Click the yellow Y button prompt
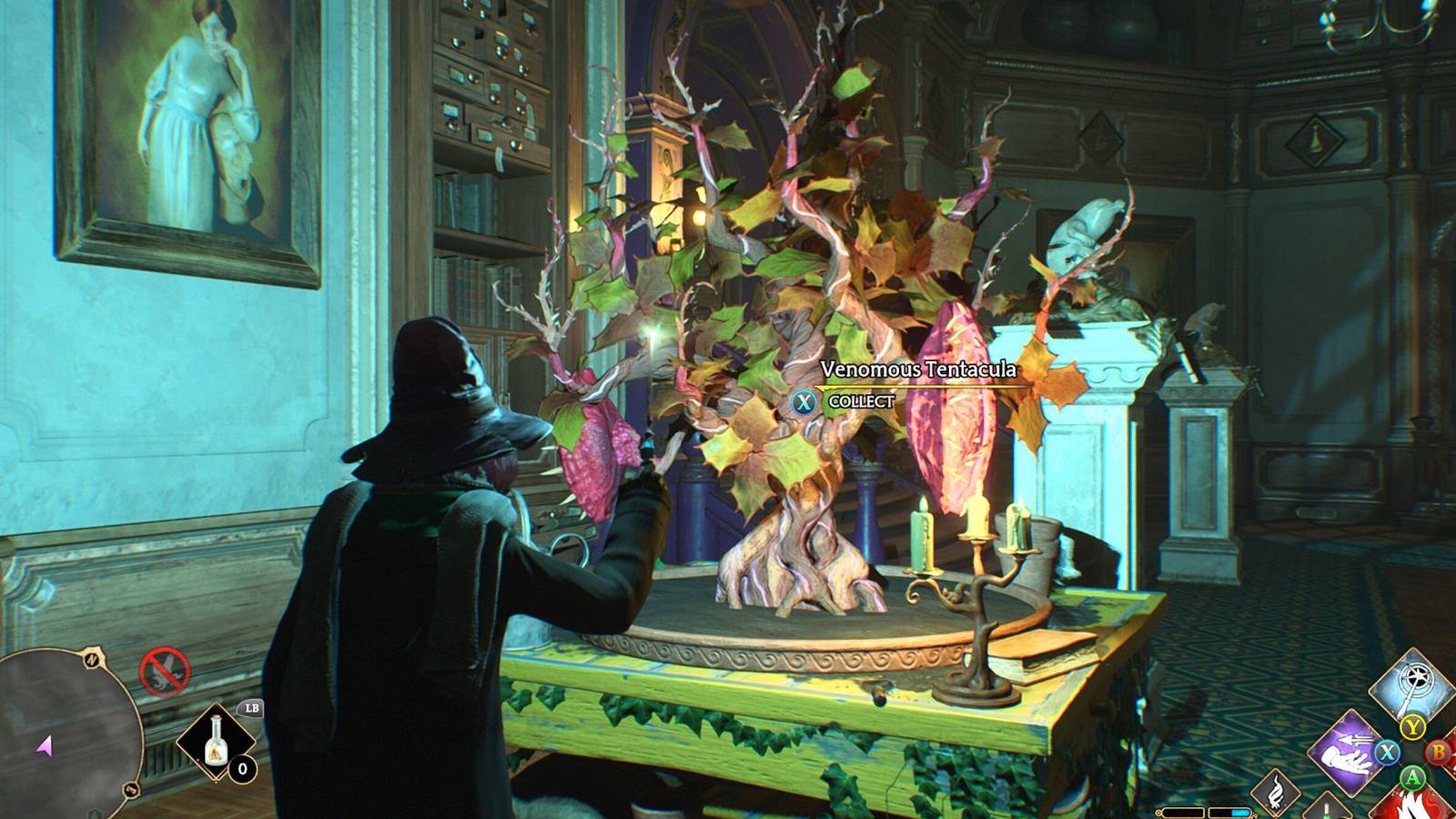Screen dimensions: 1456x819 pos(1412,727)
